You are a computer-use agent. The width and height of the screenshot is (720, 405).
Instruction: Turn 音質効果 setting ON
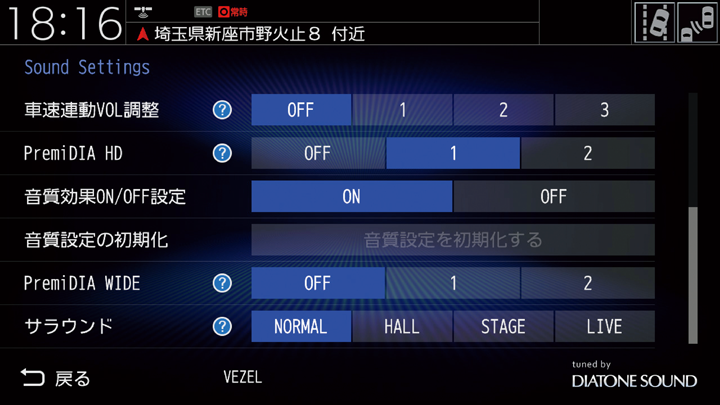351,196
